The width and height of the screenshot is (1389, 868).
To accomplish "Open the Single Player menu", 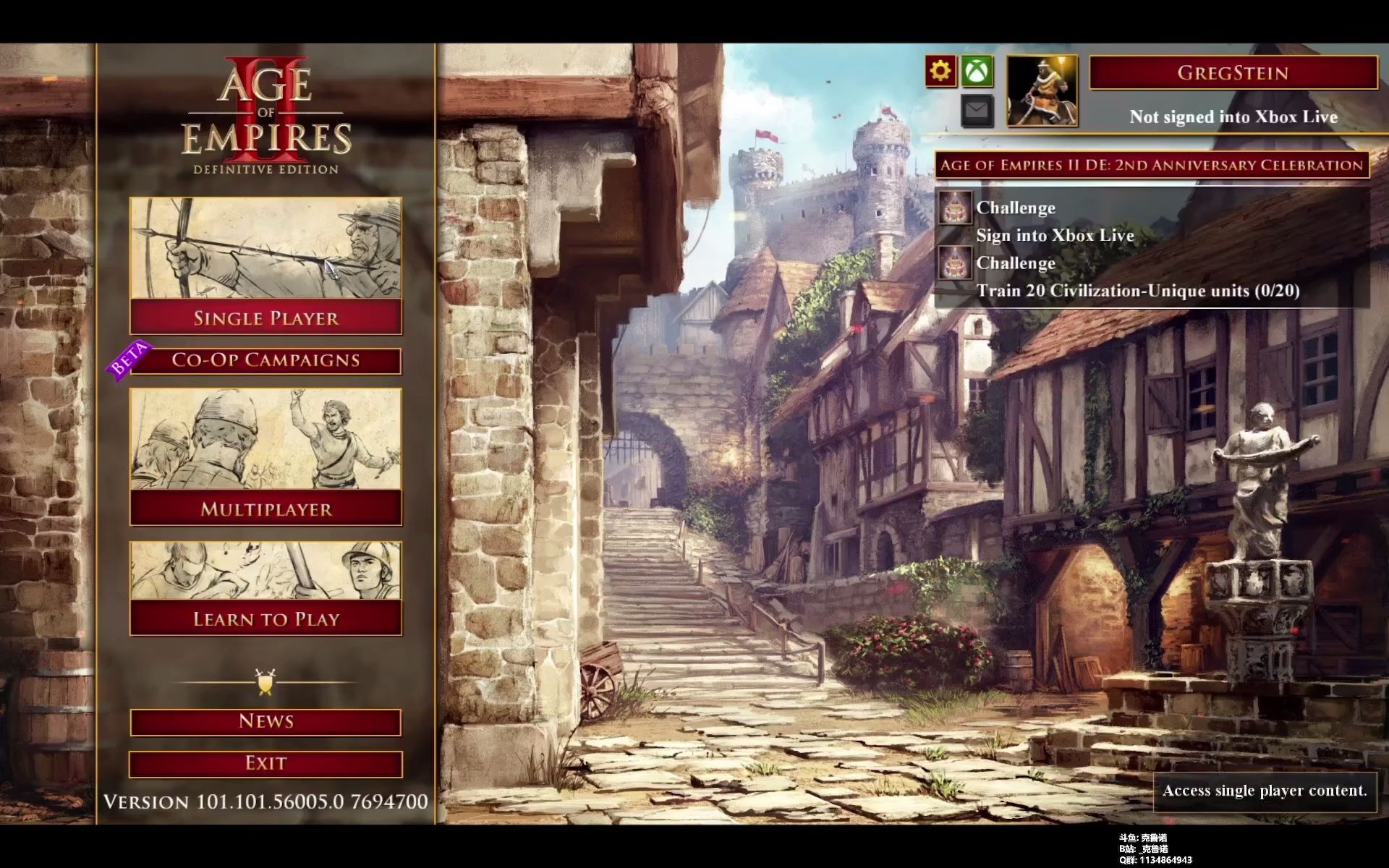I will point(266,318).
